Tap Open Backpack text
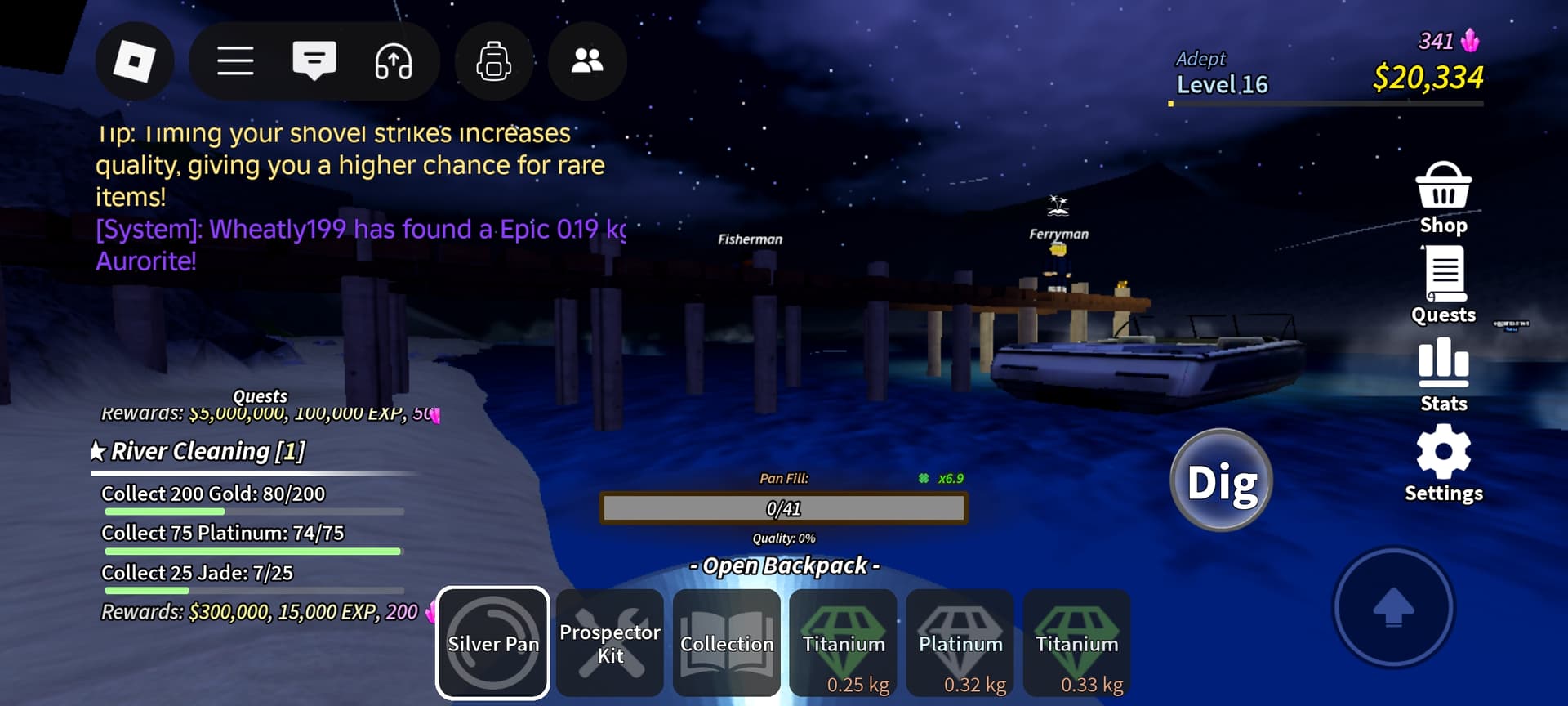This screenshot has width=1568, height=706. click(x=784, y=565)
